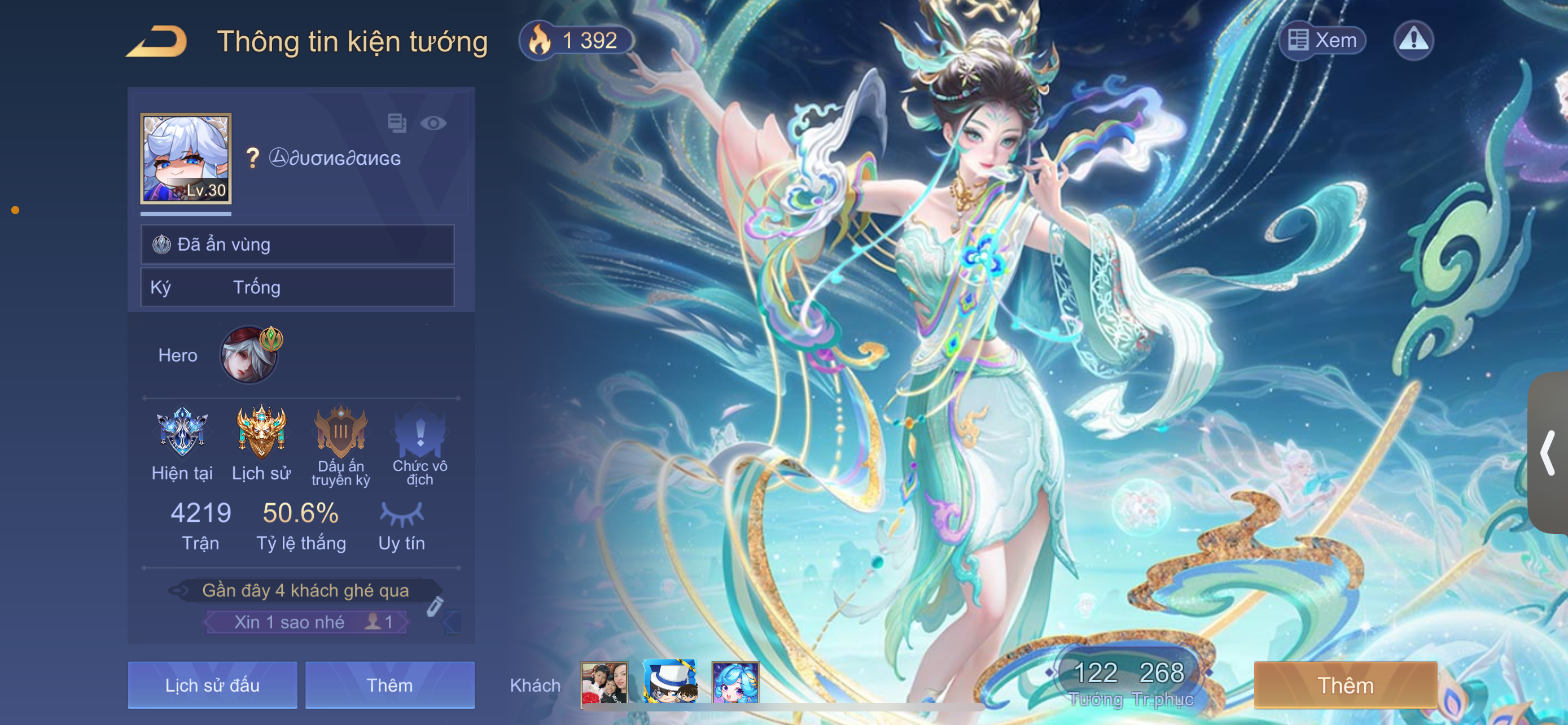Image resolution: width=1568 pixels, height=725 pixels.
Task: Click the blue Thêm button
Action: click(389, 685)
